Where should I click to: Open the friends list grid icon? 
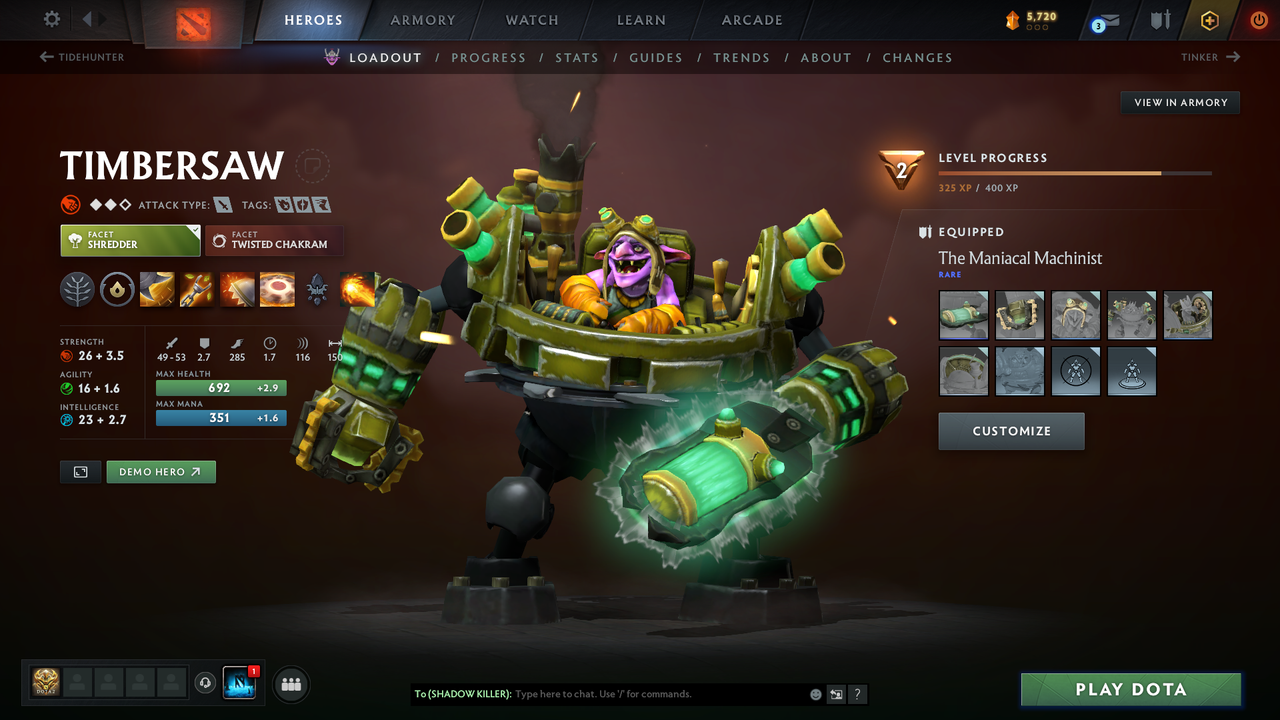click(290, 684)
